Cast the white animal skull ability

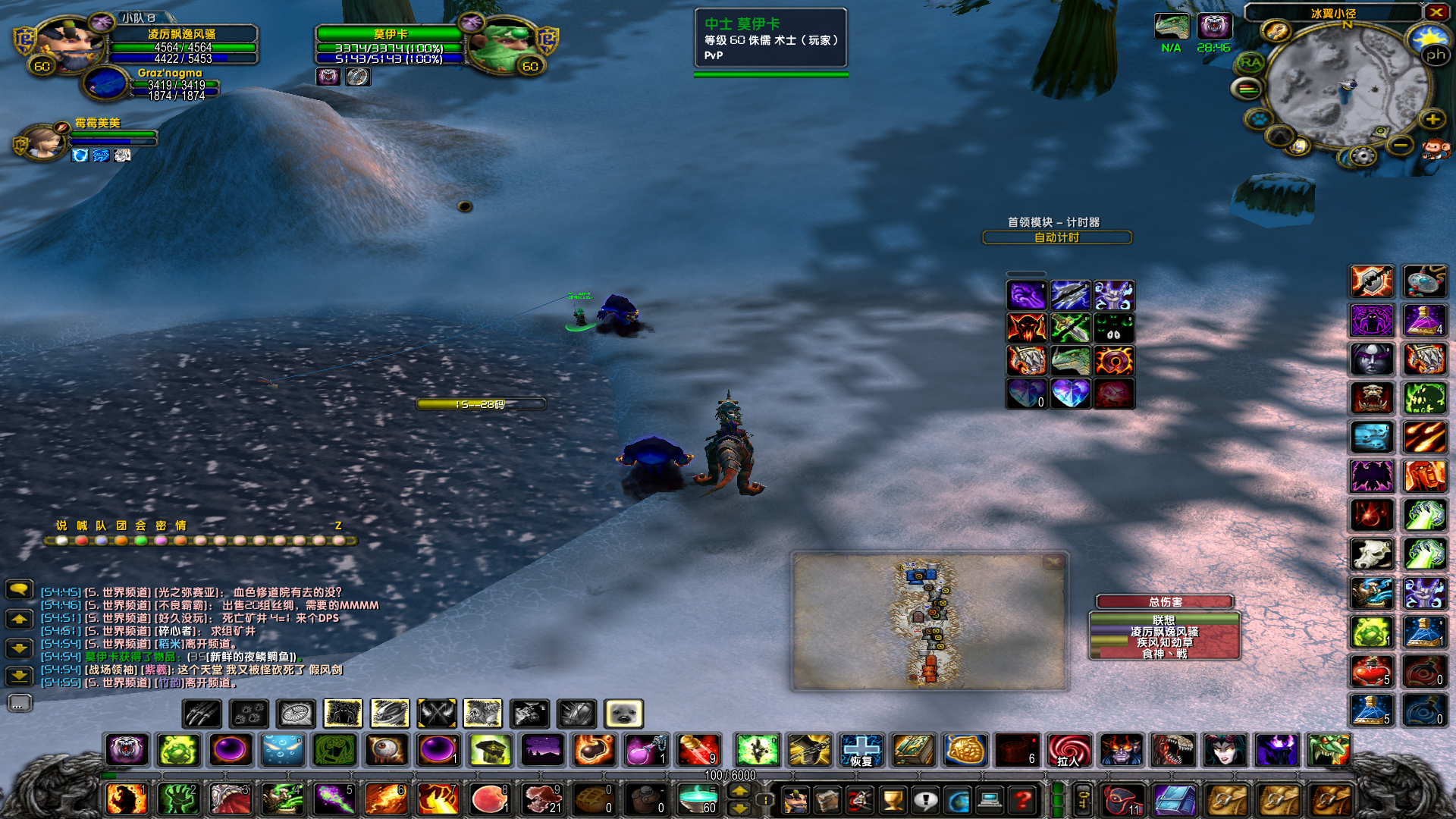click(1371, 554)
